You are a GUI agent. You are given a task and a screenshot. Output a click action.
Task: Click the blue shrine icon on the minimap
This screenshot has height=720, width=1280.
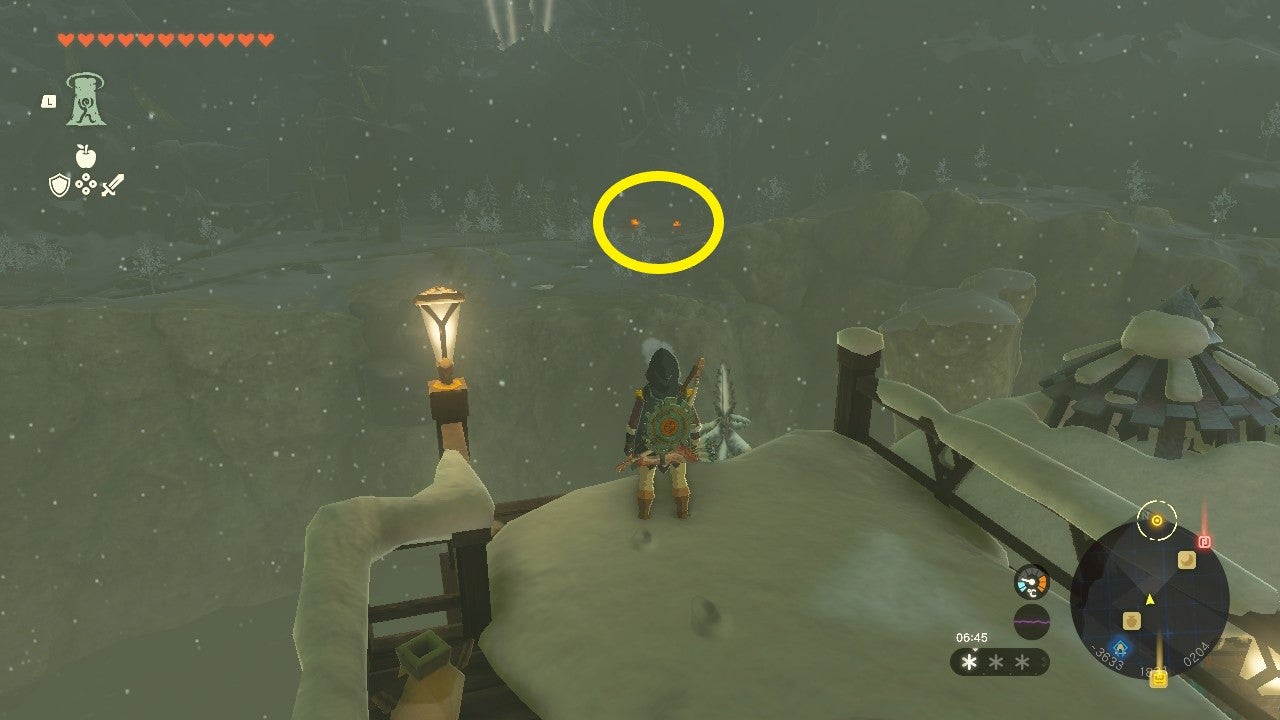pyautogui.click(x=1121, y=647)
